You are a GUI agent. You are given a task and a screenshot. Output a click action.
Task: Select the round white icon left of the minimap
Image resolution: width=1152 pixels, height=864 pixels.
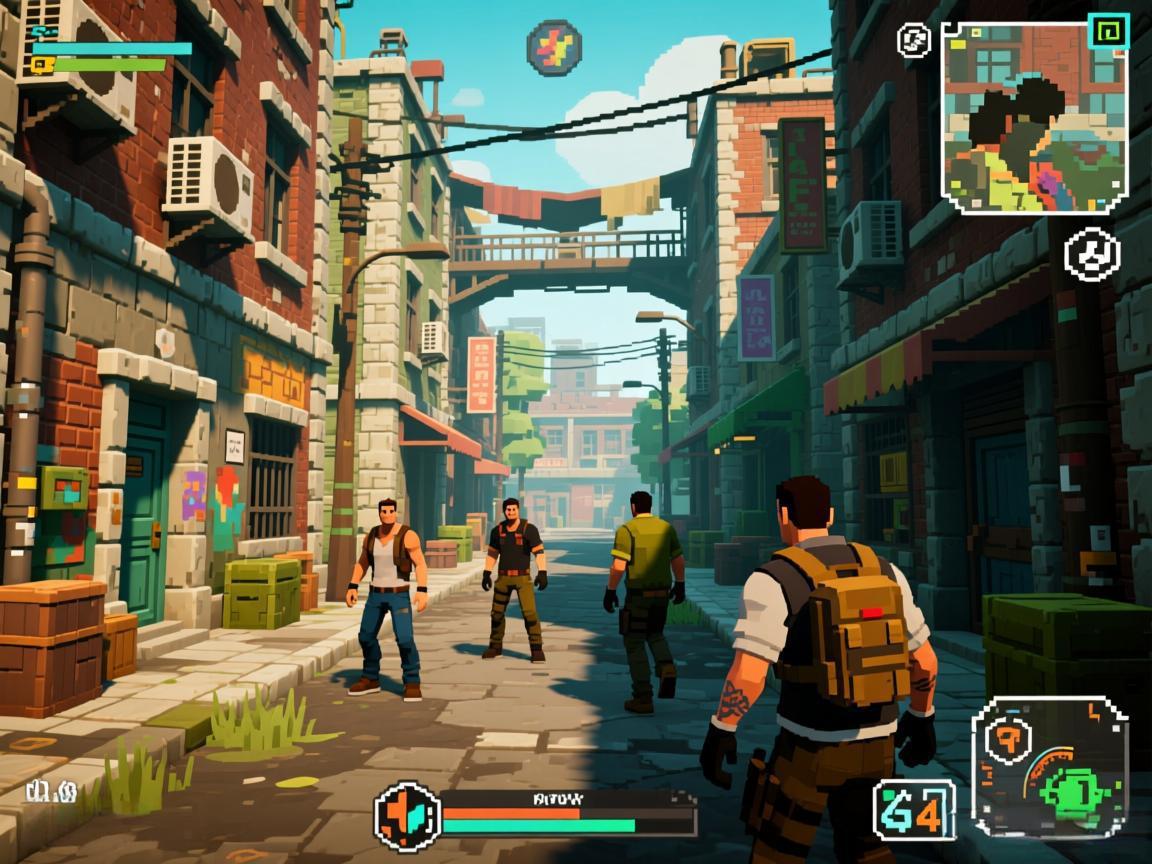click(914, 40)
